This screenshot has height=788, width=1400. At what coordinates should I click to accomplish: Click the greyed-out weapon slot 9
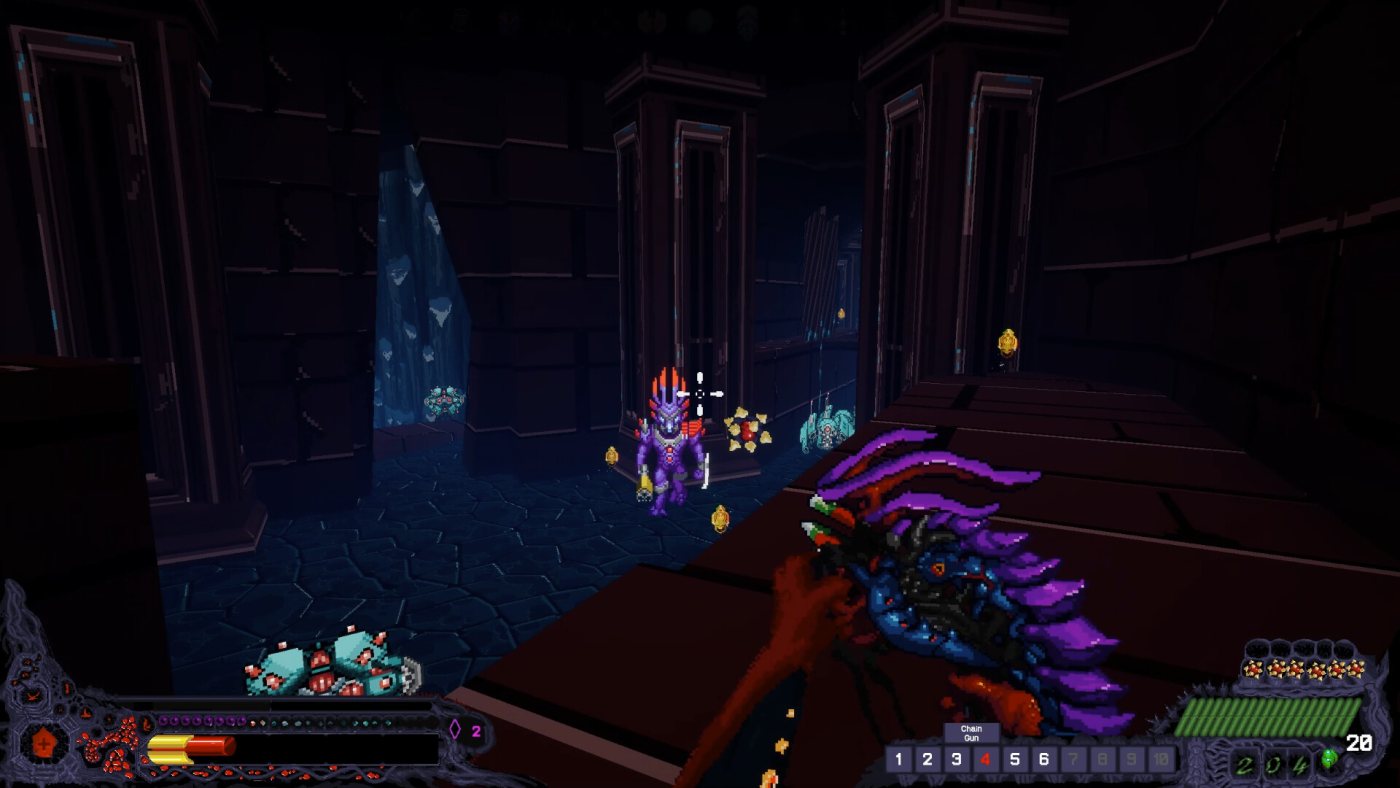(x=1130, y=760)
